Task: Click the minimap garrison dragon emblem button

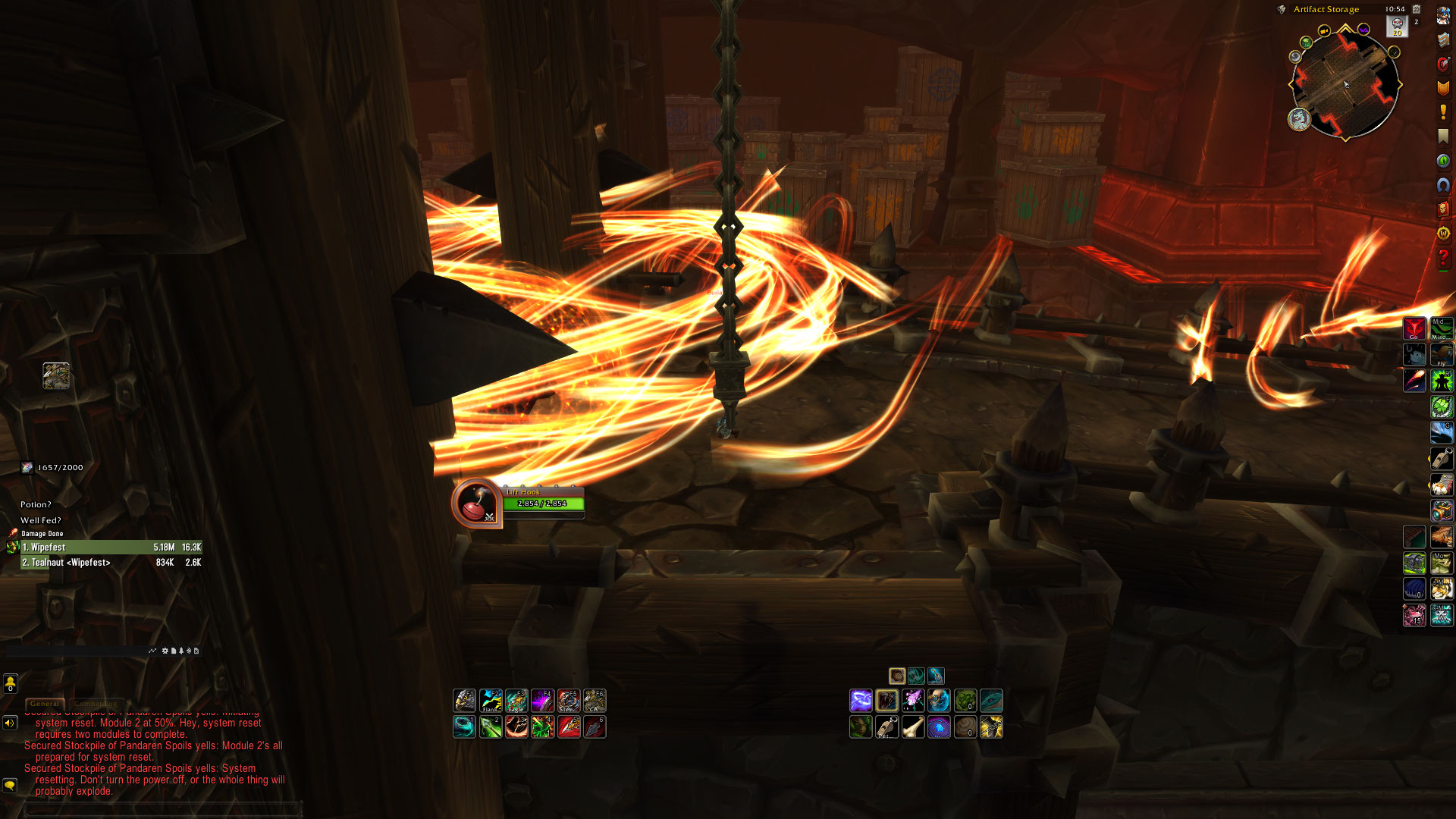Action: pos(1299,119)
